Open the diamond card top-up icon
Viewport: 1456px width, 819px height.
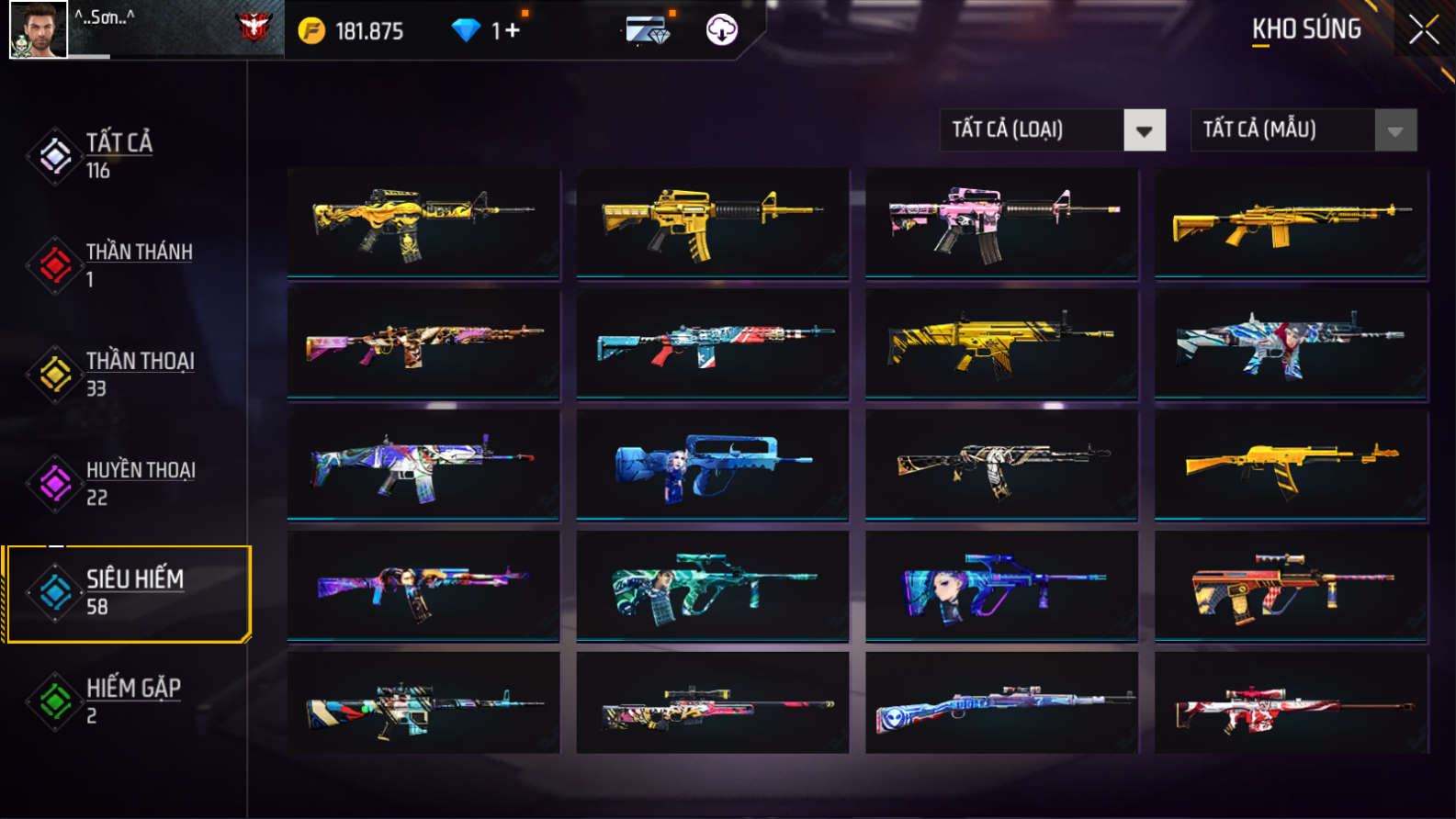(x=649, y=30)
